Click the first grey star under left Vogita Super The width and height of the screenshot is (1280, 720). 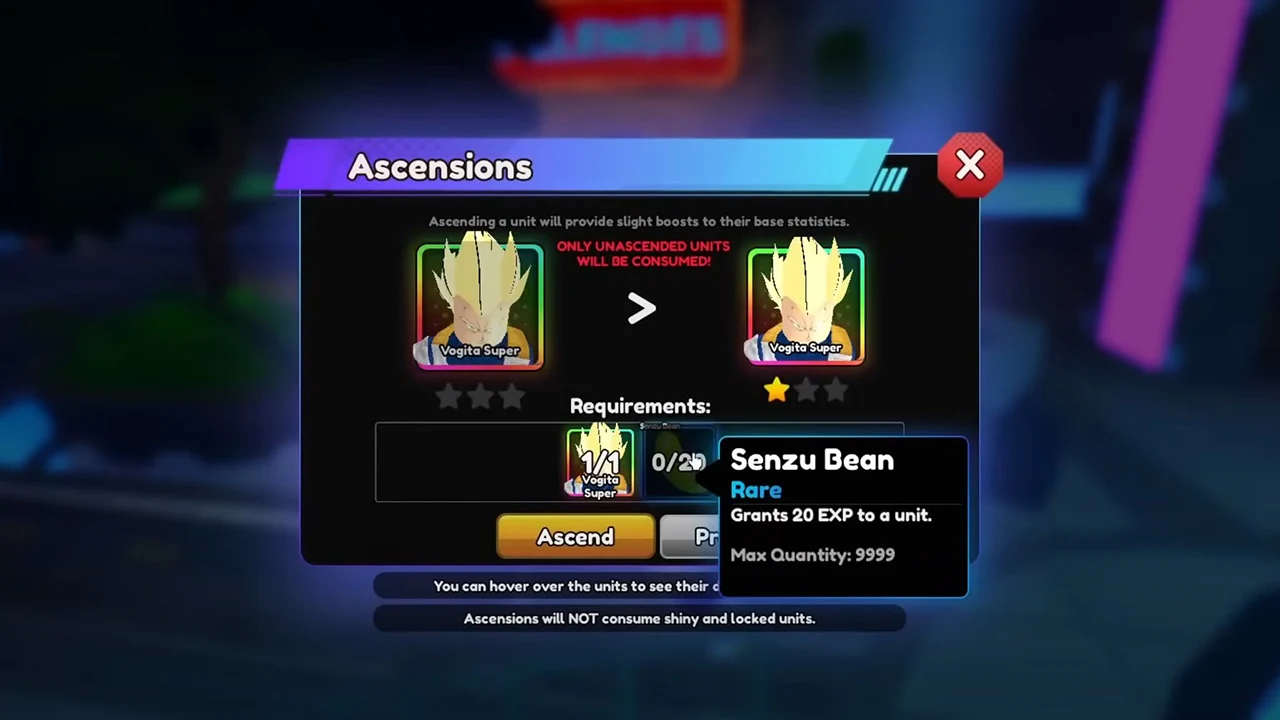coord(448,397)
